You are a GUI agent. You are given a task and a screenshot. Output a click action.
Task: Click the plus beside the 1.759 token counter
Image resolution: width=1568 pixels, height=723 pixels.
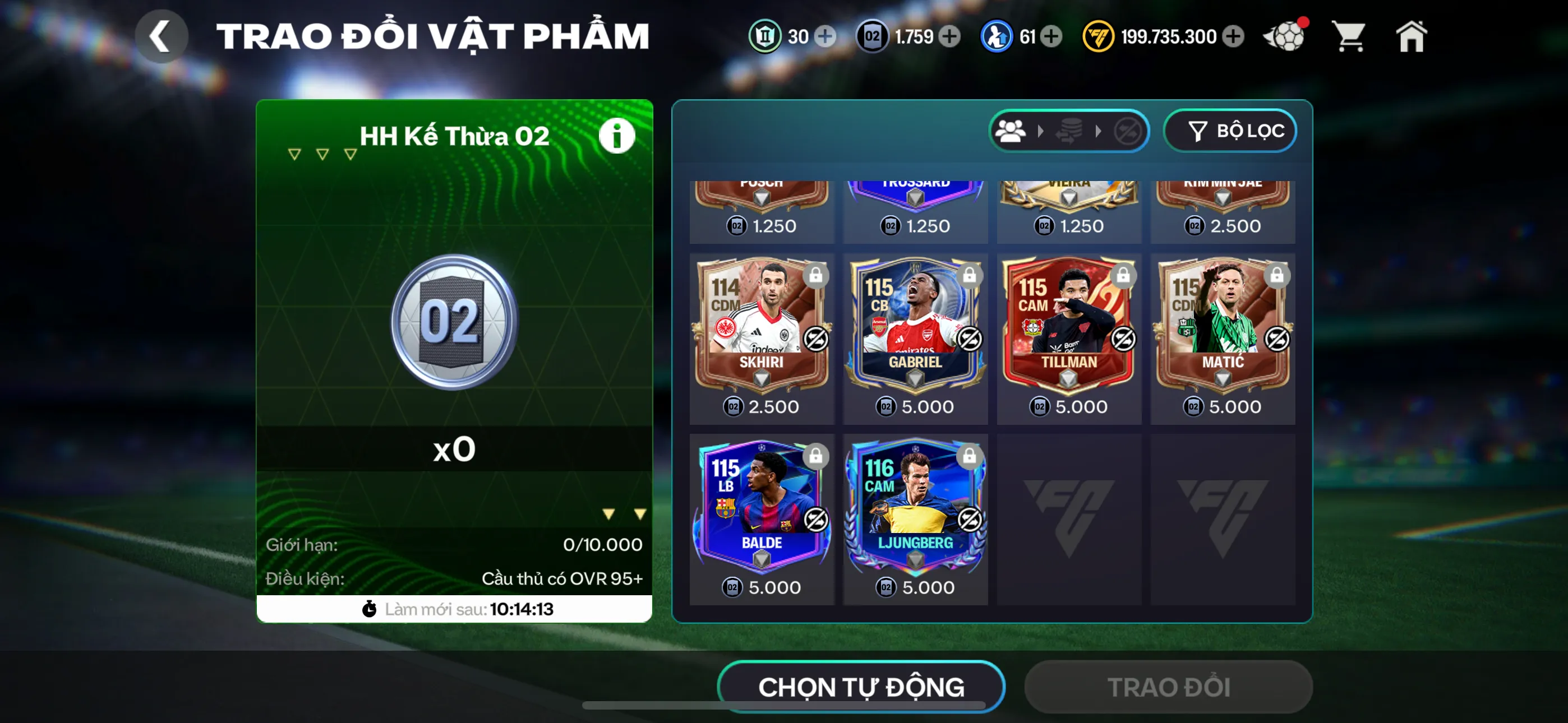[x=948, y=36]
